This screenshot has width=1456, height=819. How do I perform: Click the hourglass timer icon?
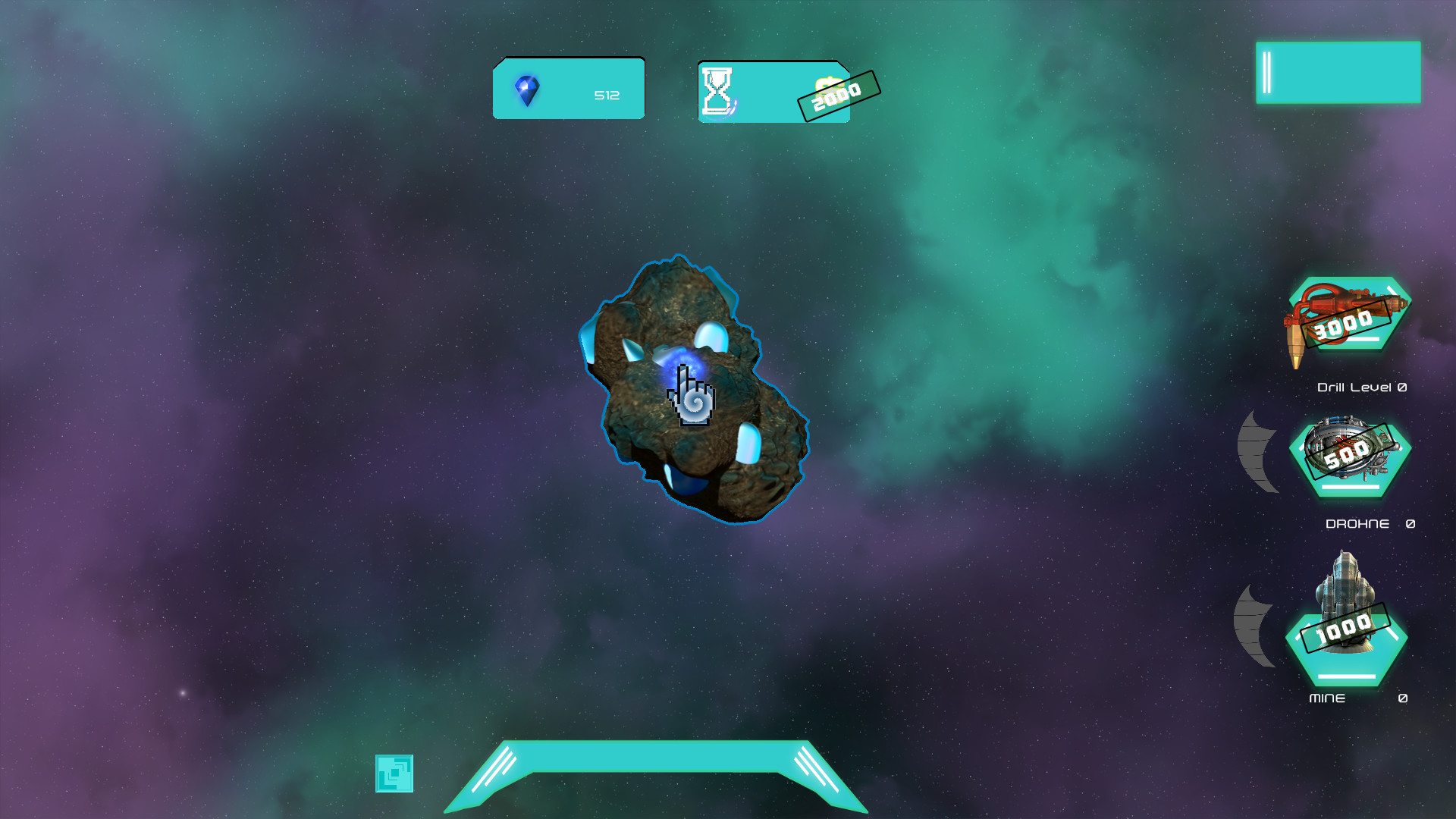click(716, 91)
